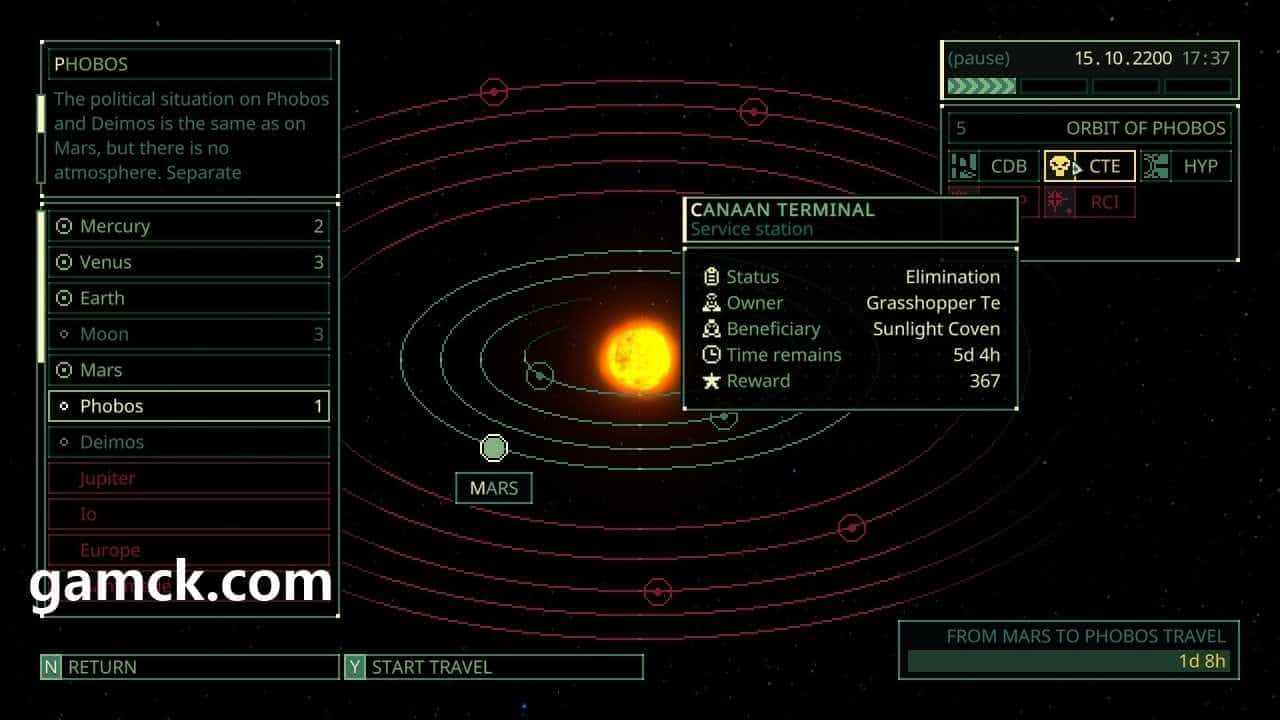Viewport: 1280px width, 720px height.
Task: Select Io from the list
Action: [x=188, y=515]
